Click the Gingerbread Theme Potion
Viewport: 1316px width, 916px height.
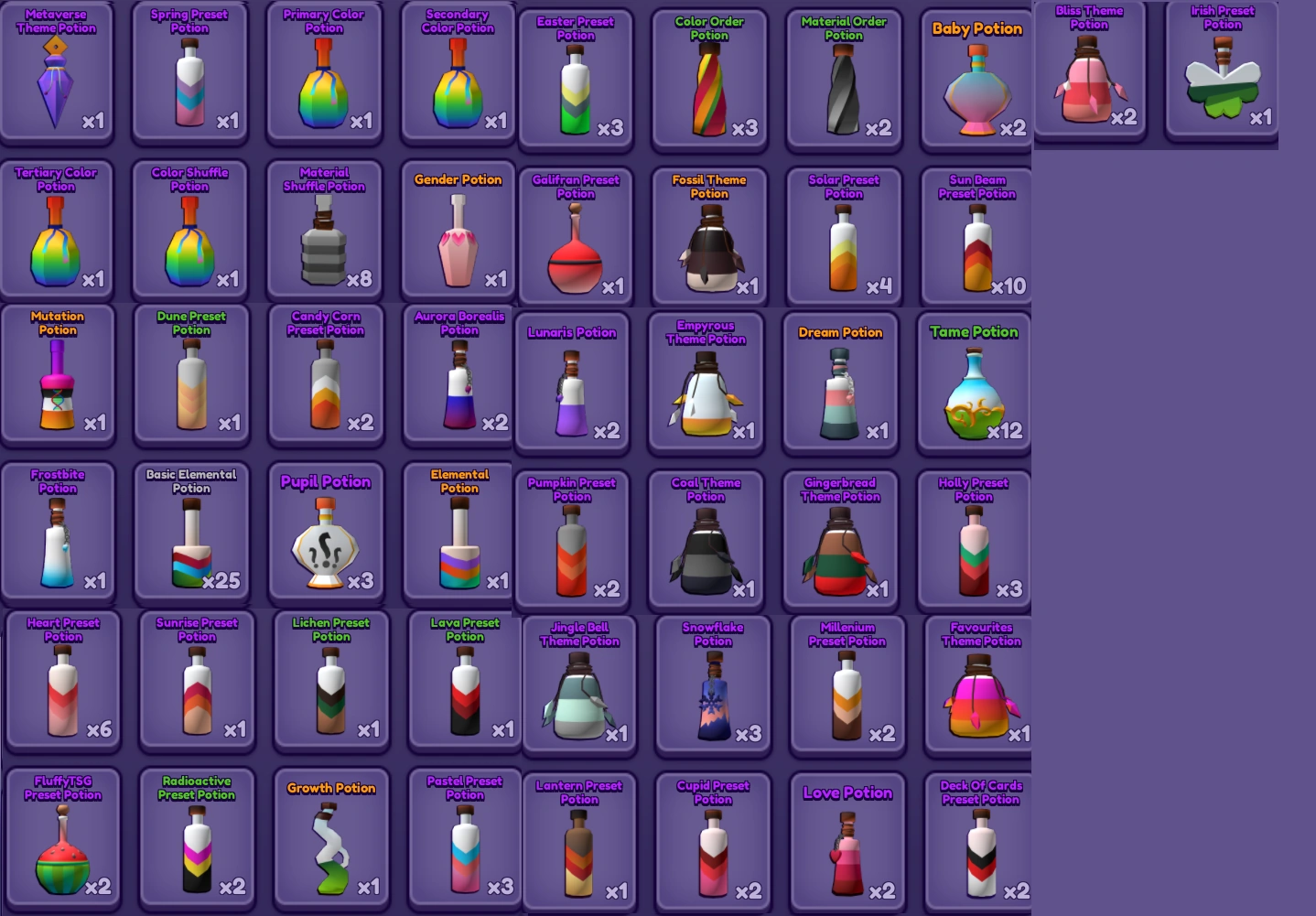[x=840, y=538]
